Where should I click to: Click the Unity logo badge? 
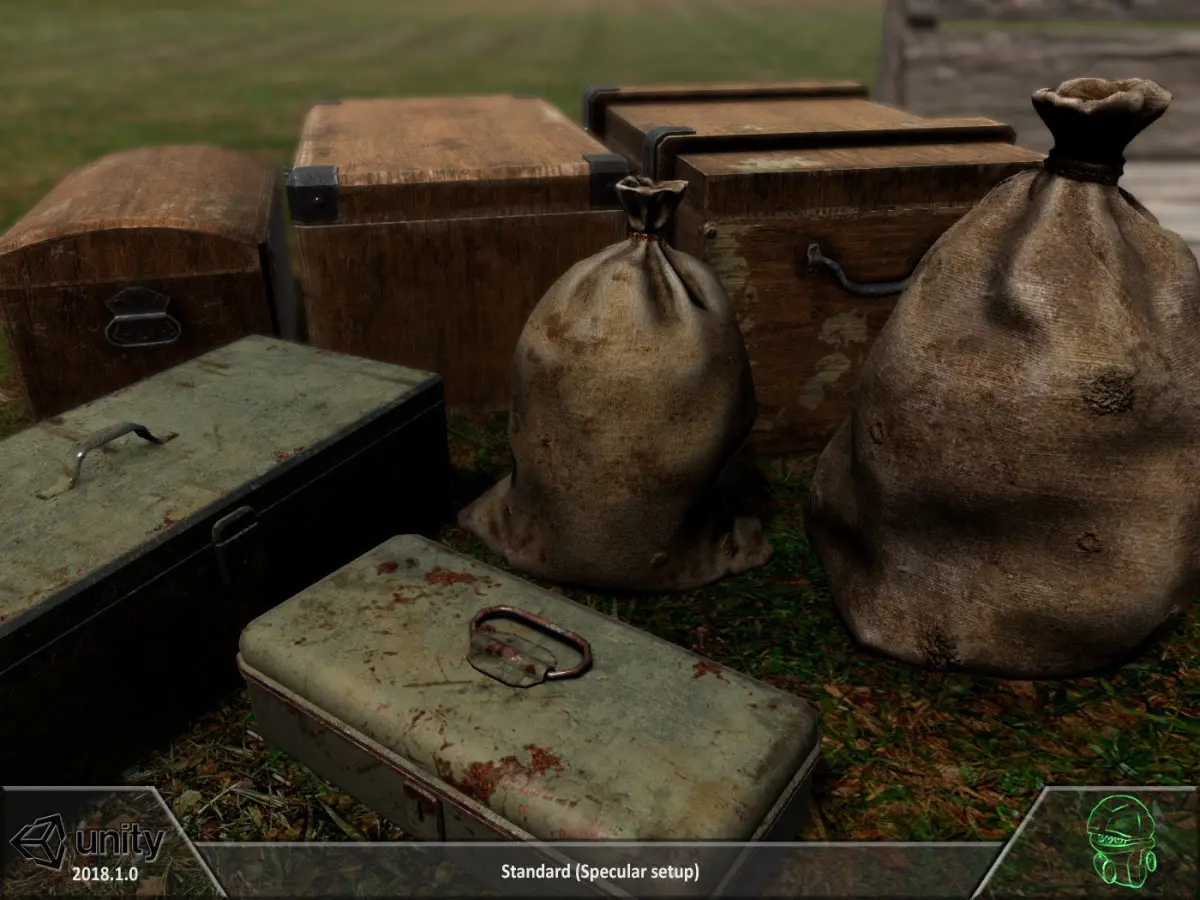click(x=88, y=845)
